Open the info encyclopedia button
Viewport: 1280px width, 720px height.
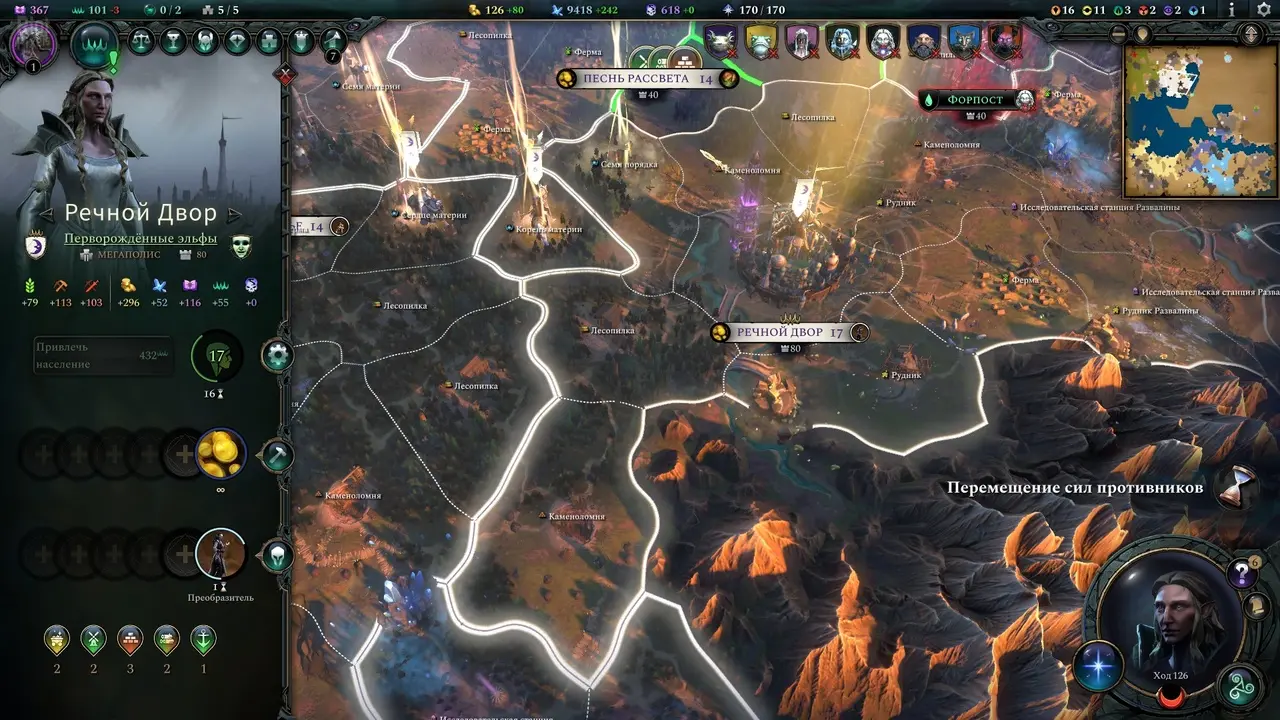[x=1232, y=9]
